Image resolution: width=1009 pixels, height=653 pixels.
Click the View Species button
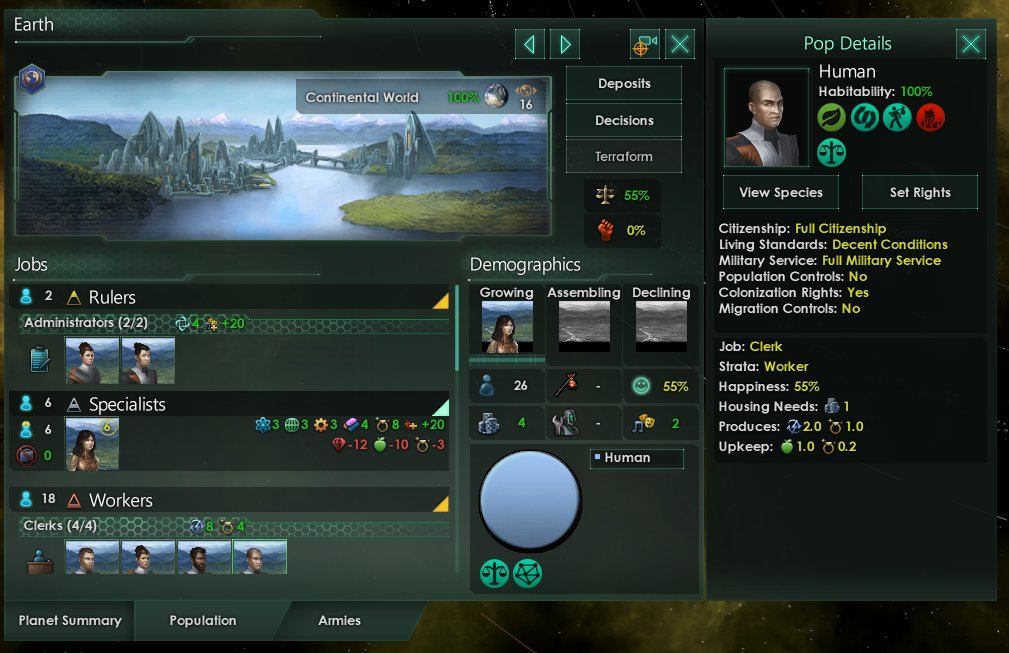[x=780, y=192]
